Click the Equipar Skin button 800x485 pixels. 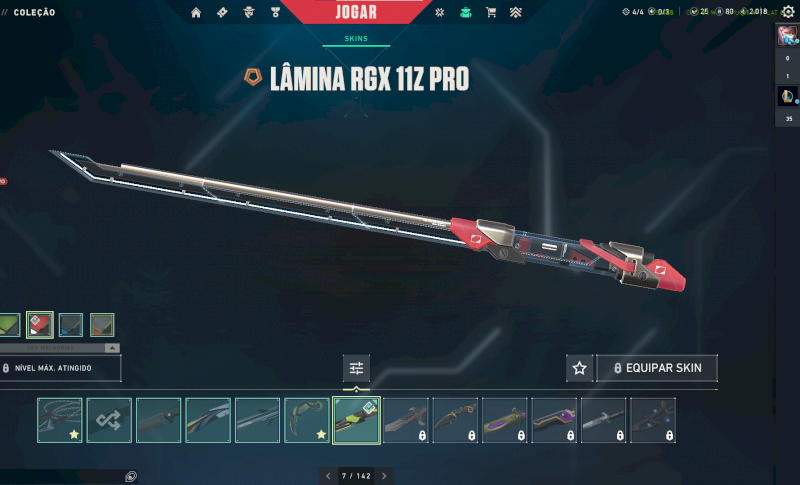(657, 368)
